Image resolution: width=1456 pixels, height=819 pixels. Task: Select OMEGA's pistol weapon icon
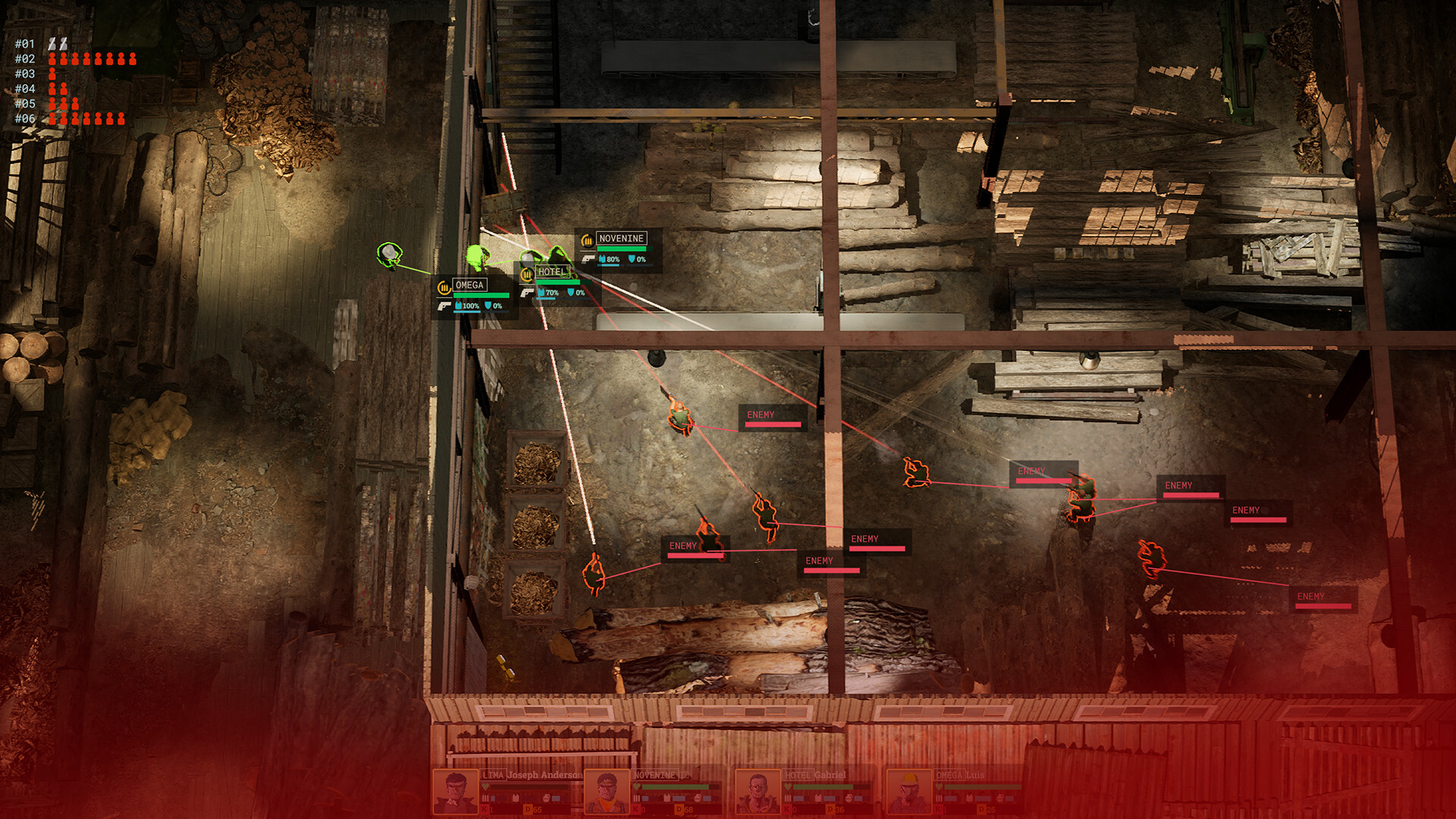445,307
